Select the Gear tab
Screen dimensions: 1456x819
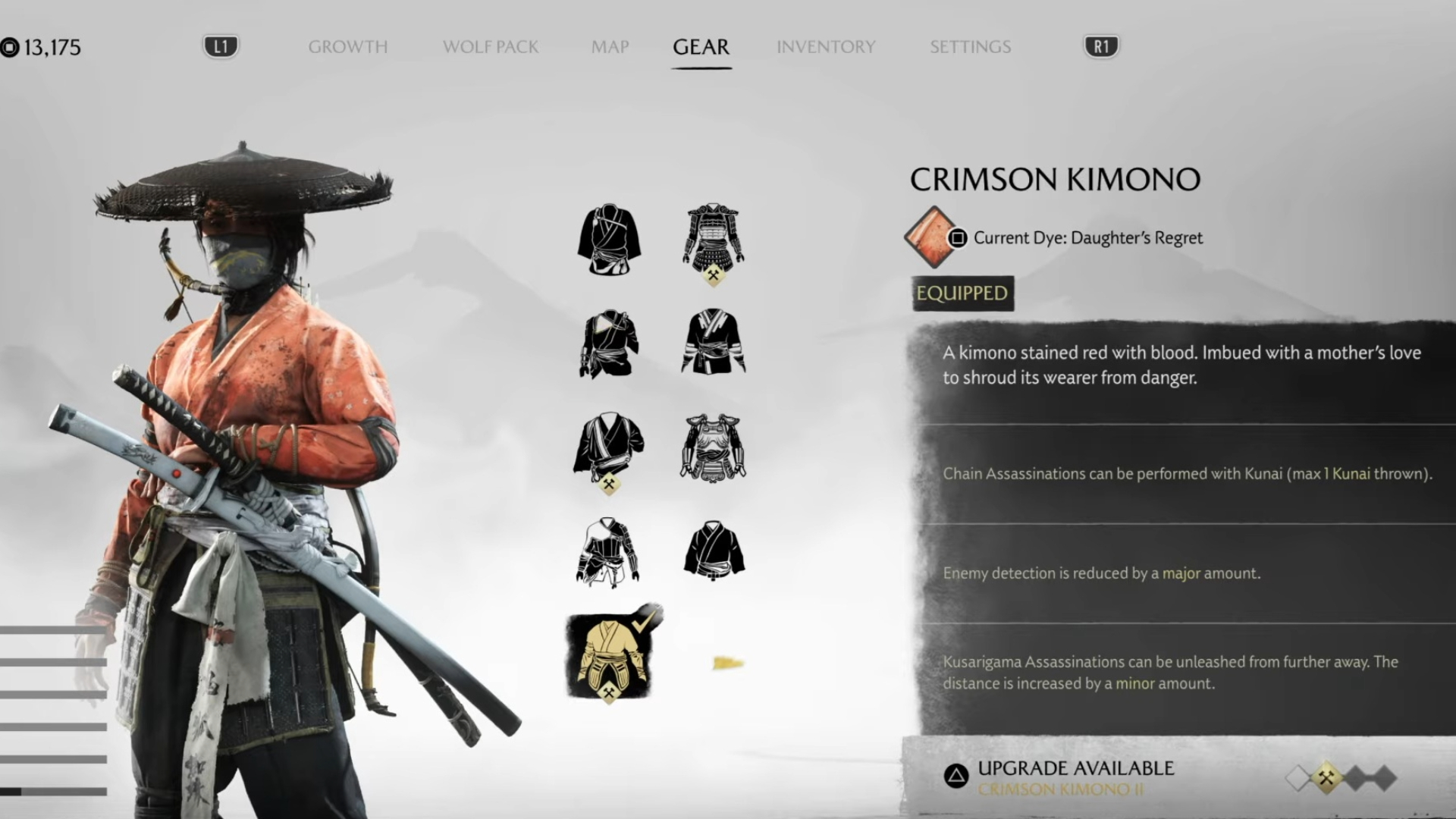click(x=701, y=47)
